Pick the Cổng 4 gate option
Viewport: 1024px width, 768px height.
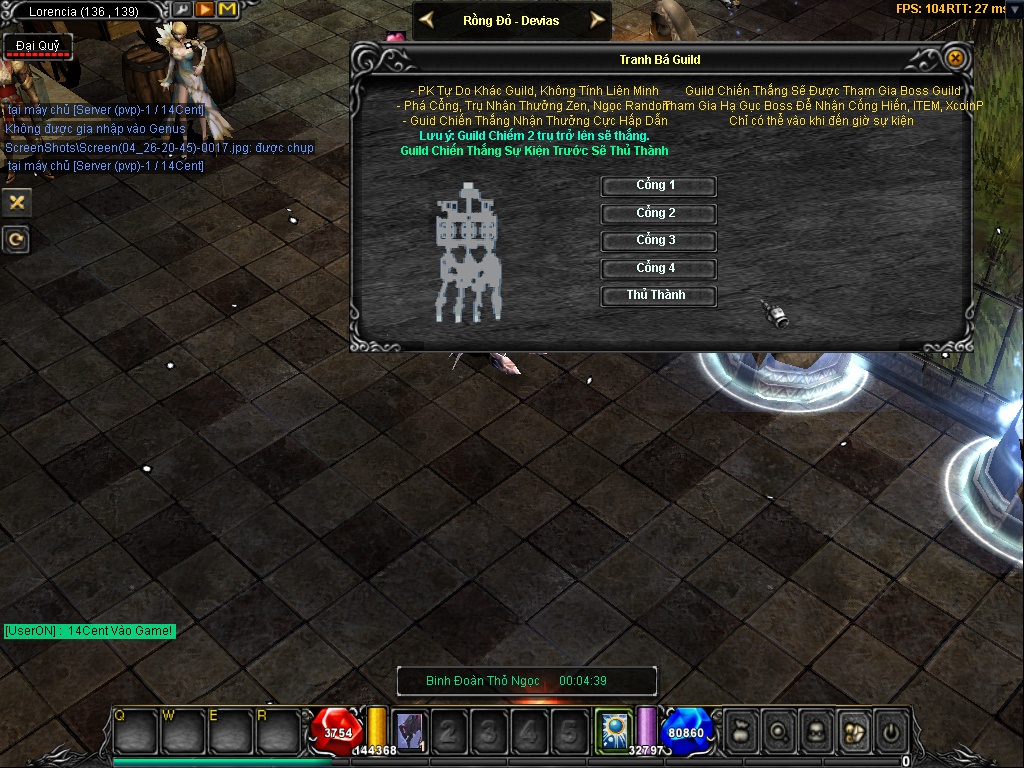657,269
